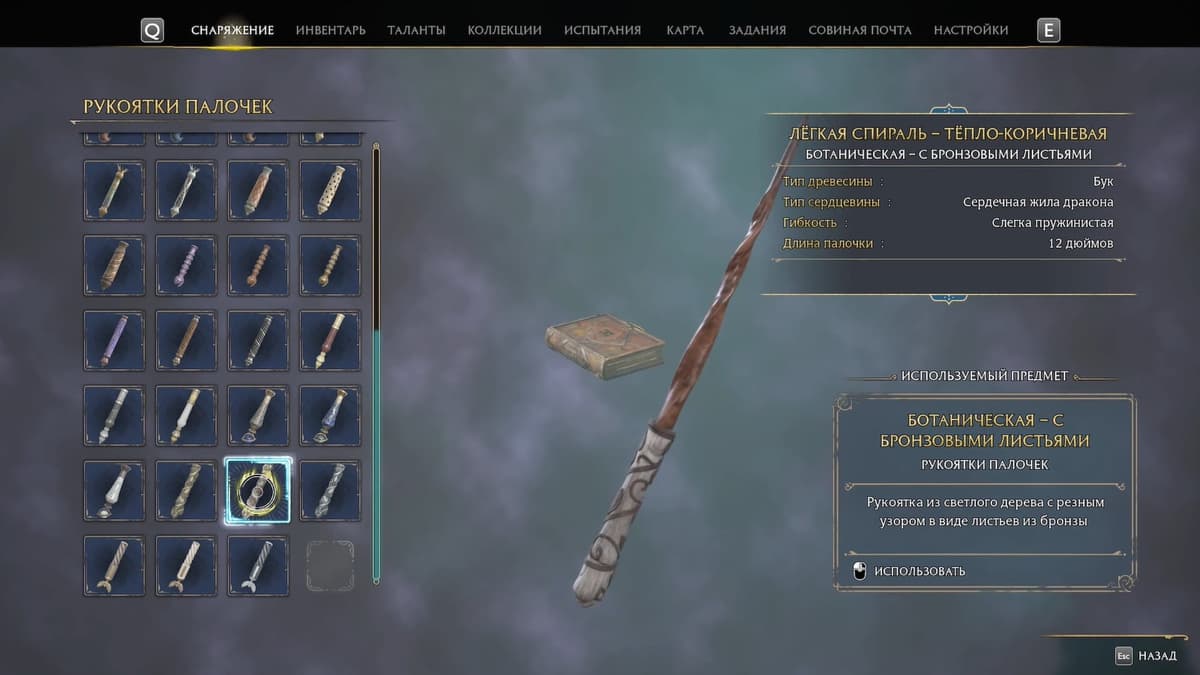Switch to the Задания tab
The image size is (1200, 675).
tap(757, 30)
